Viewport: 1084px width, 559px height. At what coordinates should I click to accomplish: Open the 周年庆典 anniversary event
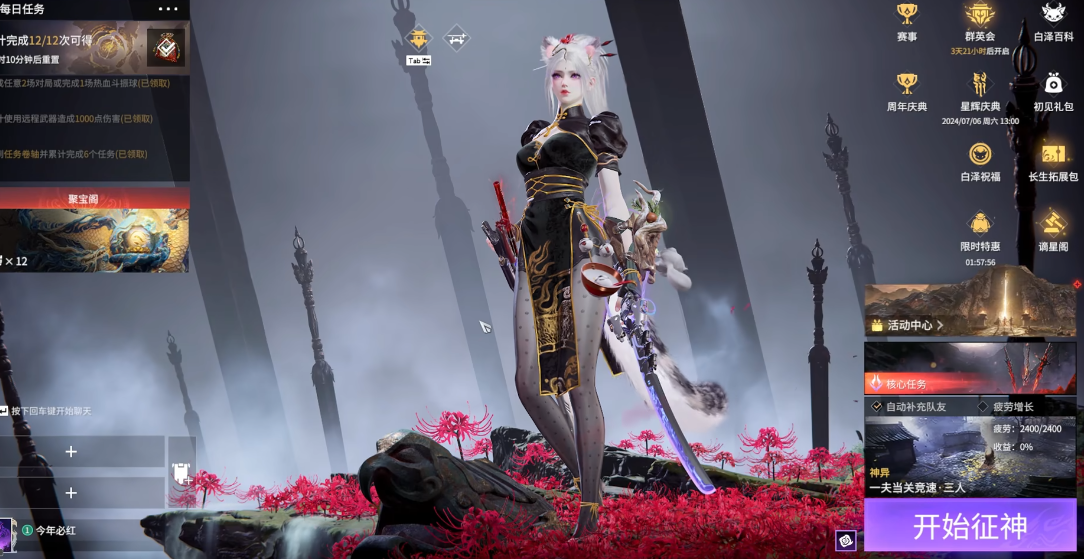coord(907,90)
